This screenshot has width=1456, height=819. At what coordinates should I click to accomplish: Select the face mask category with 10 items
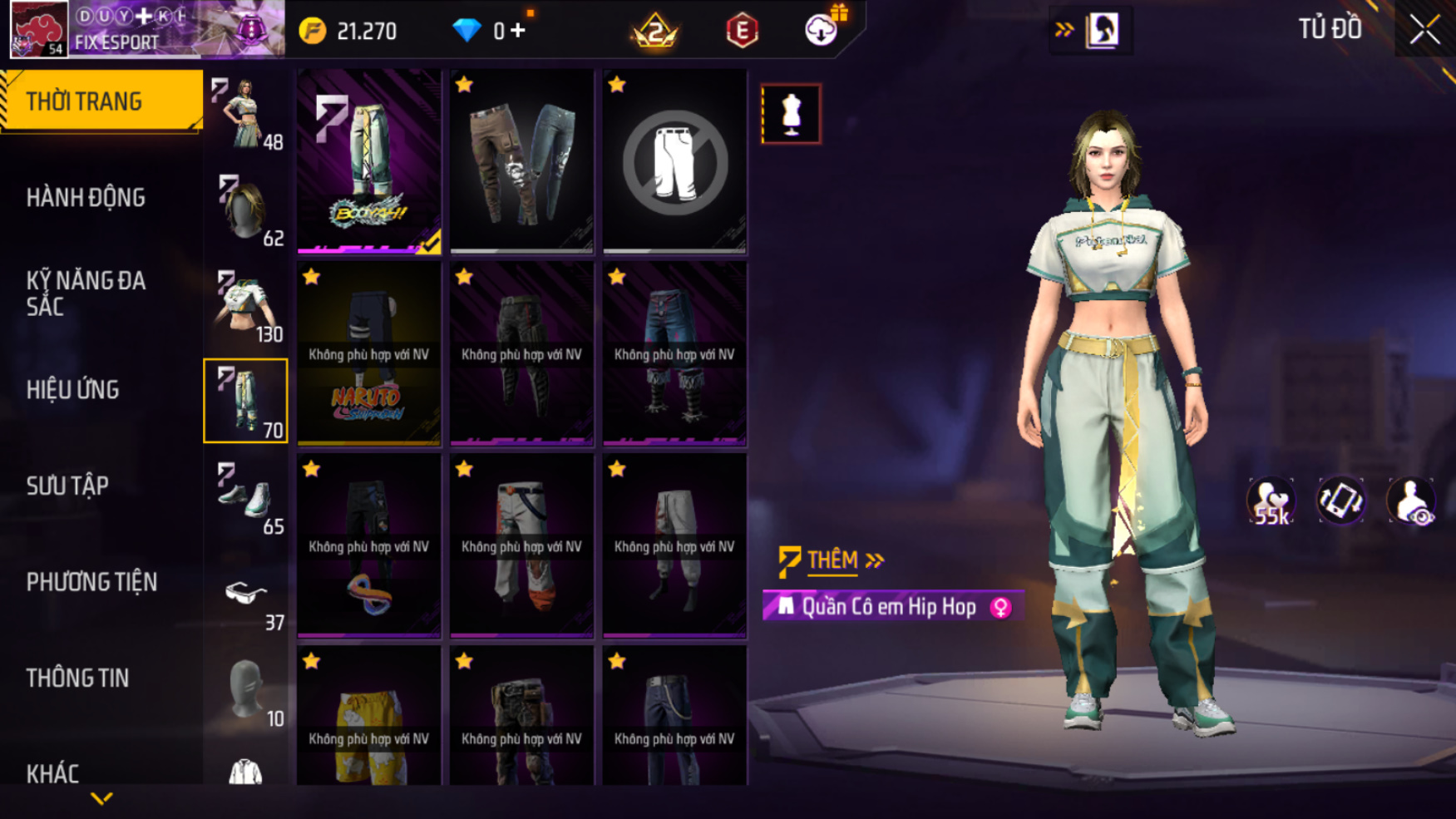[x=246, y=689]
